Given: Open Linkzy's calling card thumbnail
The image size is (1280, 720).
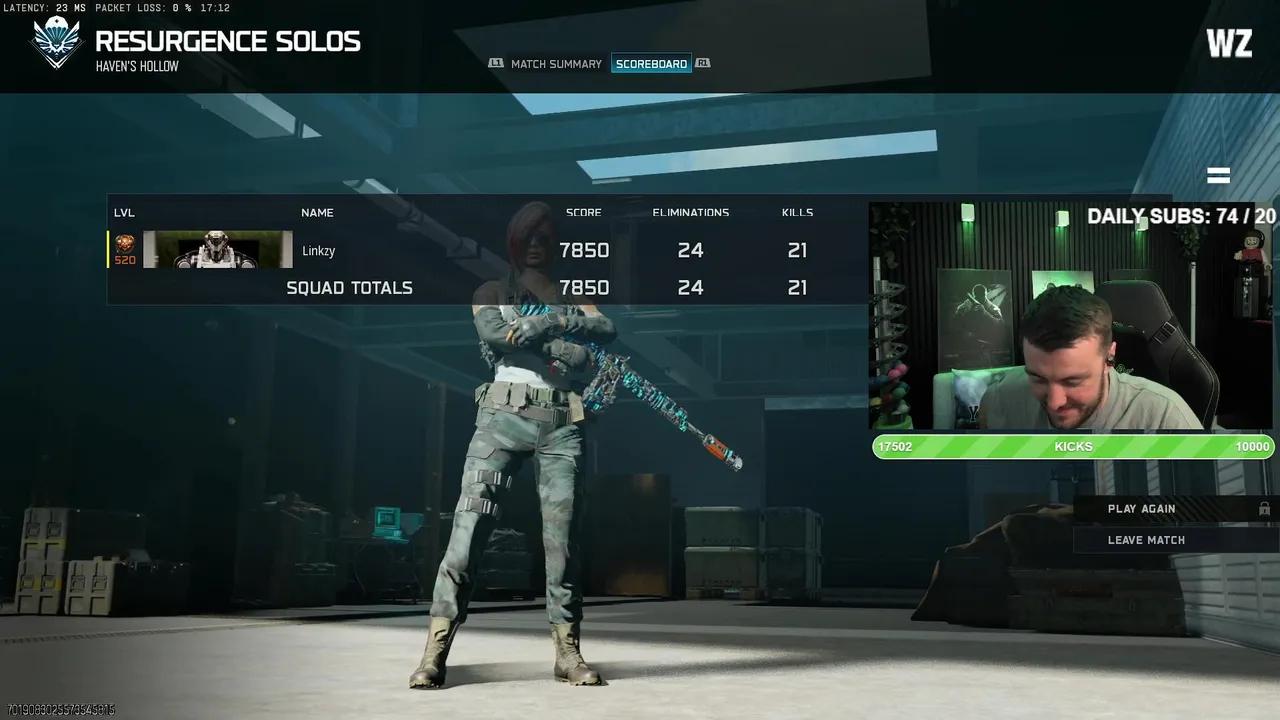Looking at the screenshot, I should tap(218, 250).
